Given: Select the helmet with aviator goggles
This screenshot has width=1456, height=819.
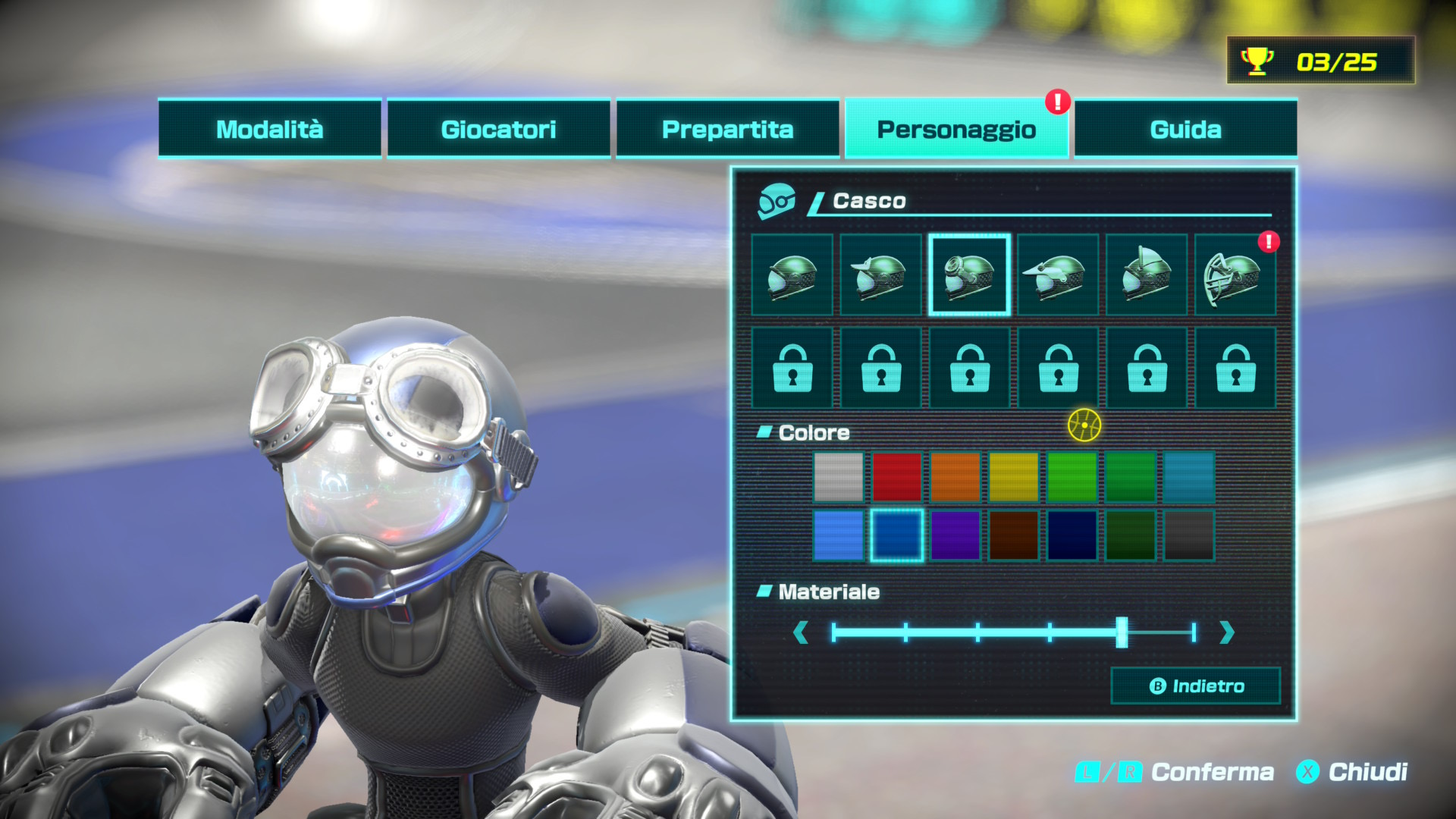Looking at the screenshot, I should [x=969, y=275].
